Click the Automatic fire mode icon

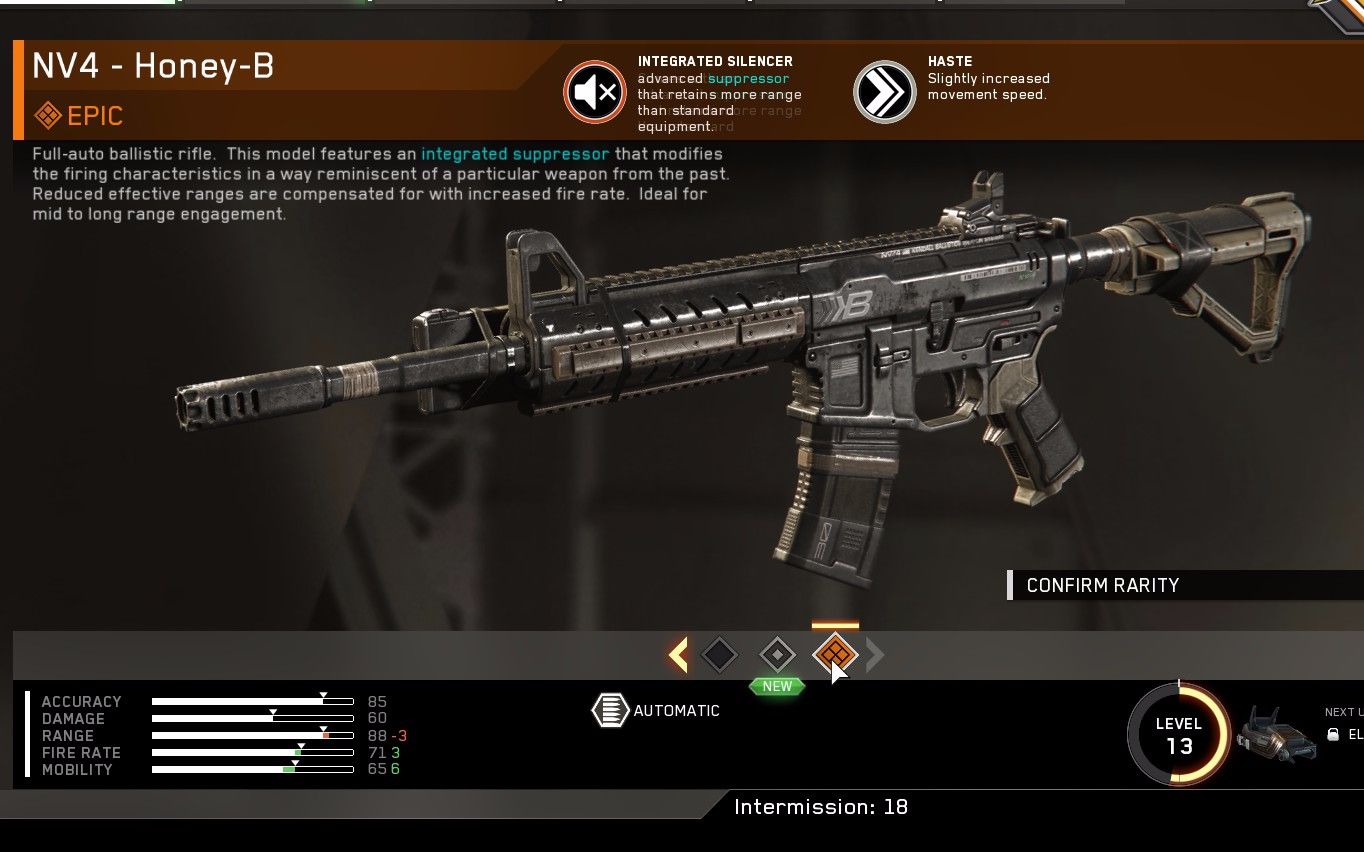pyautogui.click(x=610, y=710)
